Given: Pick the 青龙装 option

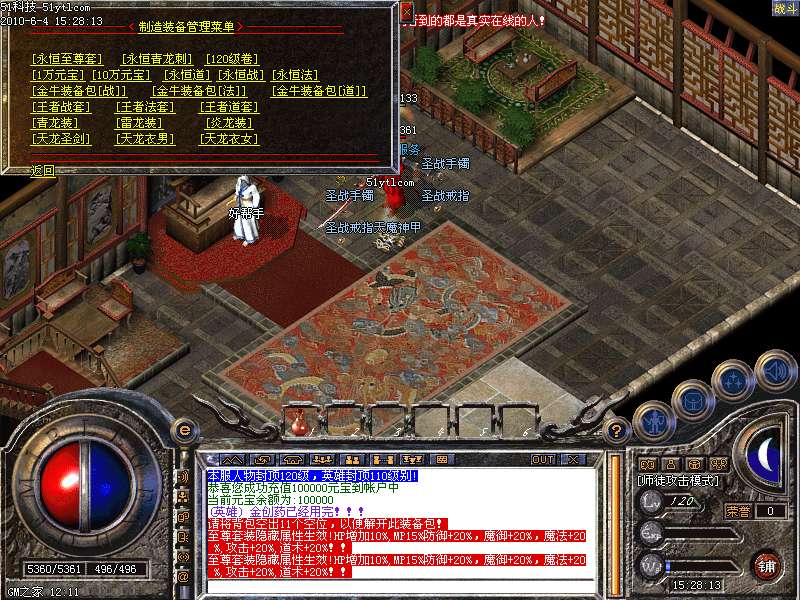Looking at the screenshot, I should tap(56, 123).
